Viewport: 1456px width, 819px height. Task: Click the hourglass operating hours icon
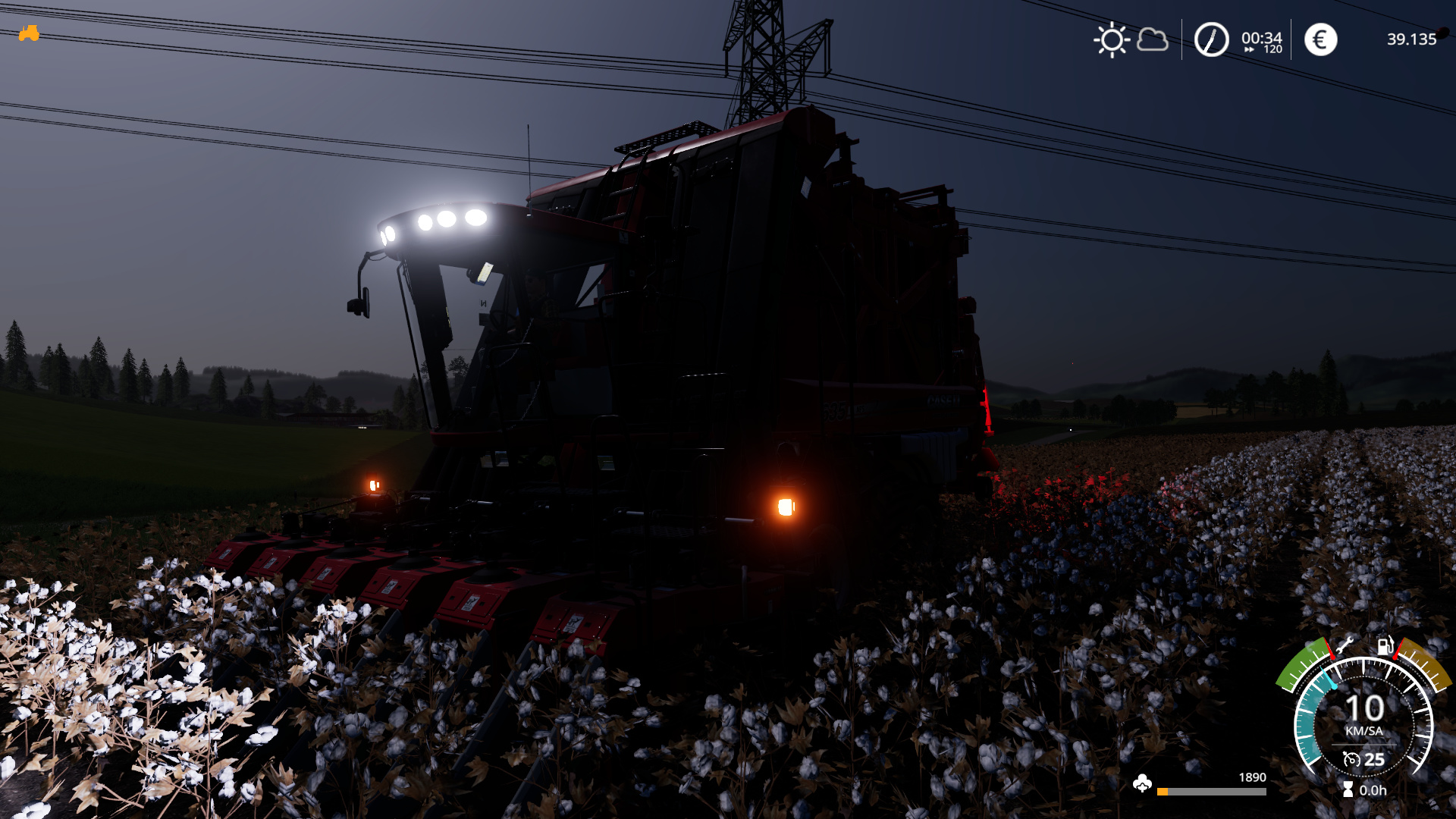click(x=1348, y=789)
